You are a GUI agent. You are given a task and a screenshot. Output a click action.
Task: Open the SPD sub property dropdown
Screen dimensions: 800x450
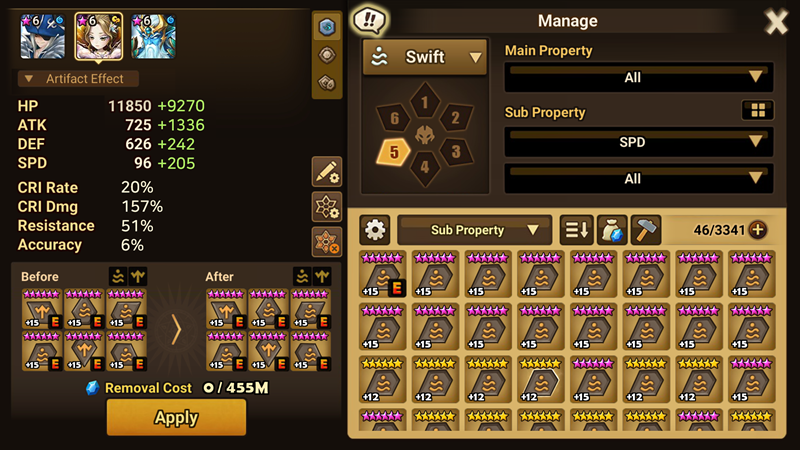tap(638, 142)
